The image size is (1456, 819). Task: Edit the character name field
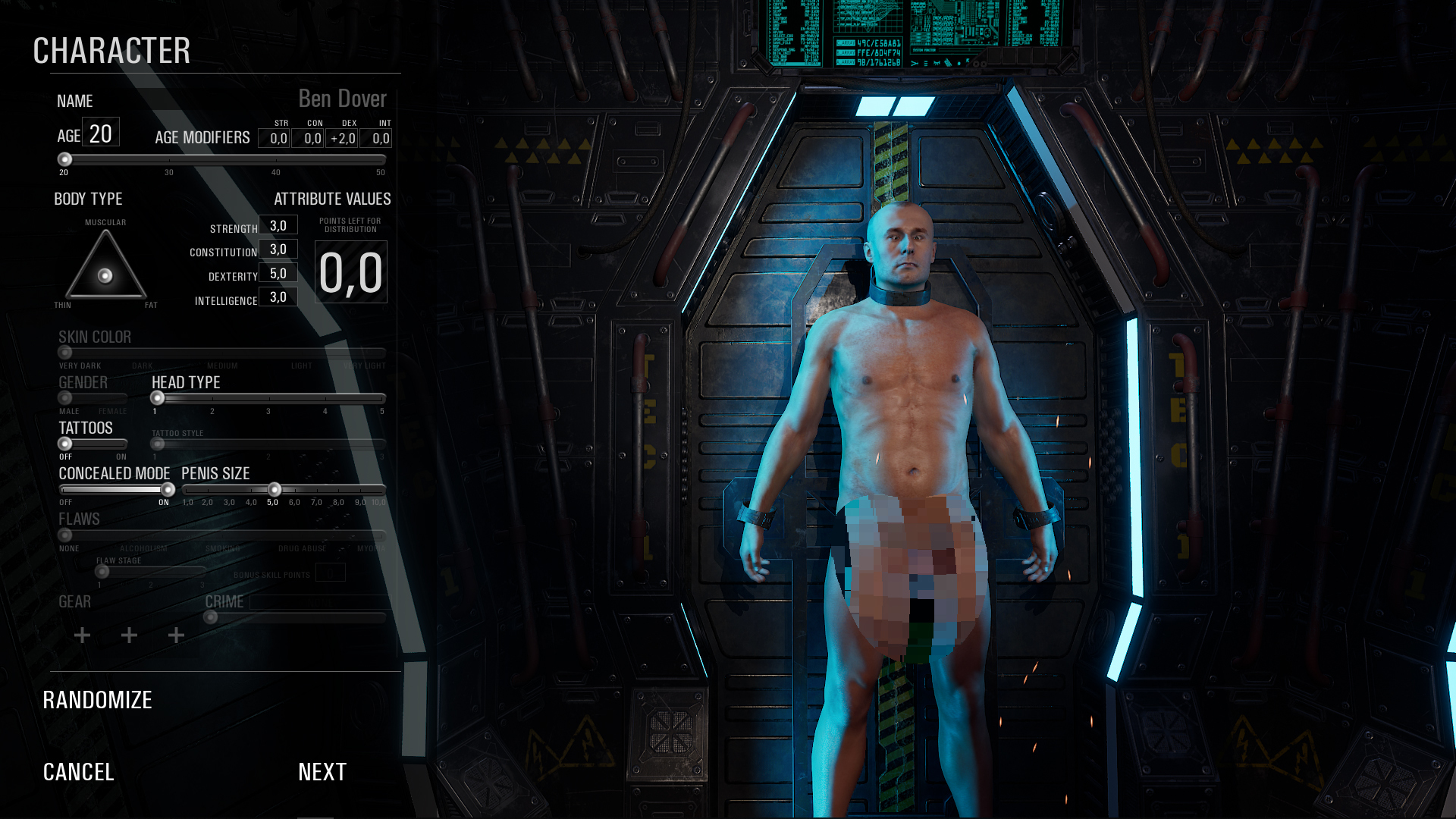point(342,99)
